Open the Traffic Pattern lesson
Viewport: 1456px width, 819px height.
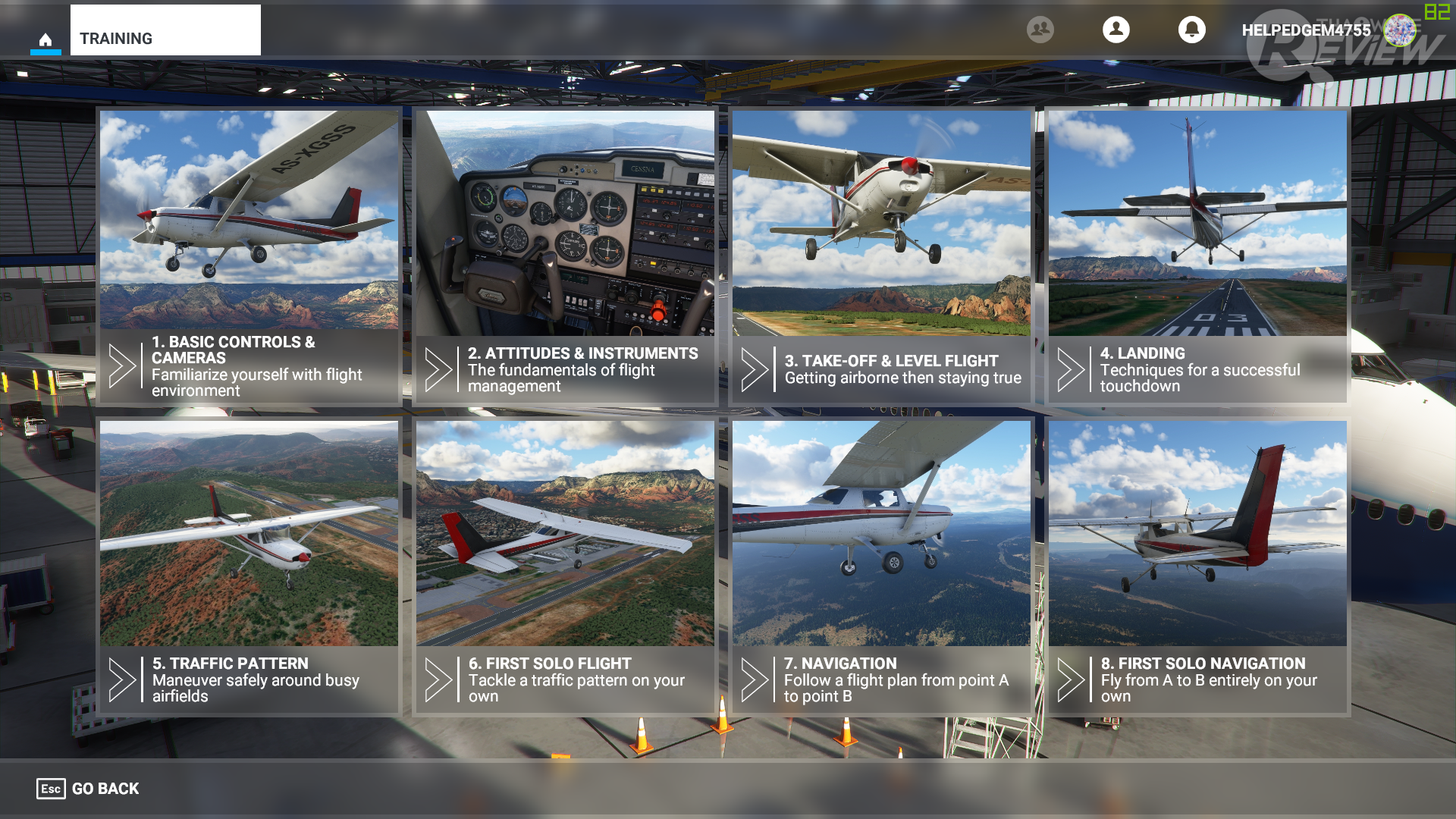pyautogui.click(x=249, y=566)
